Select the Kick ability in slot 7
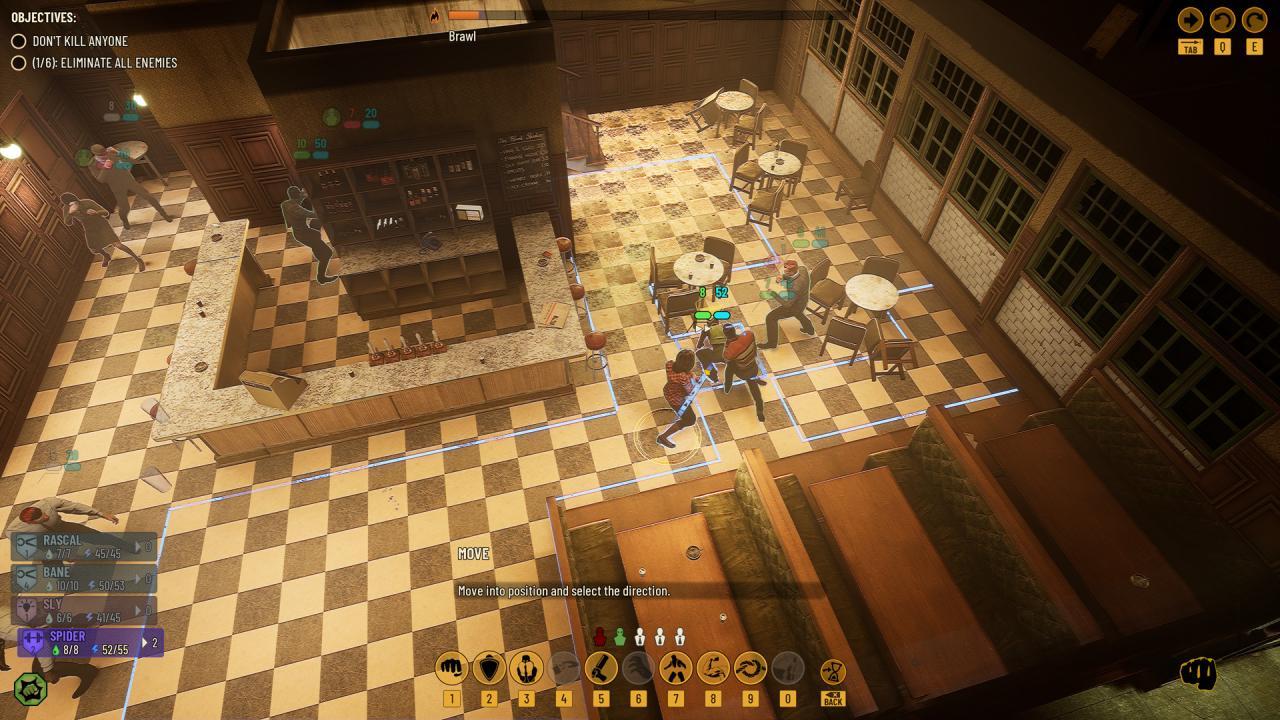This screenshot has height=720, width=1280. point(675,666)
